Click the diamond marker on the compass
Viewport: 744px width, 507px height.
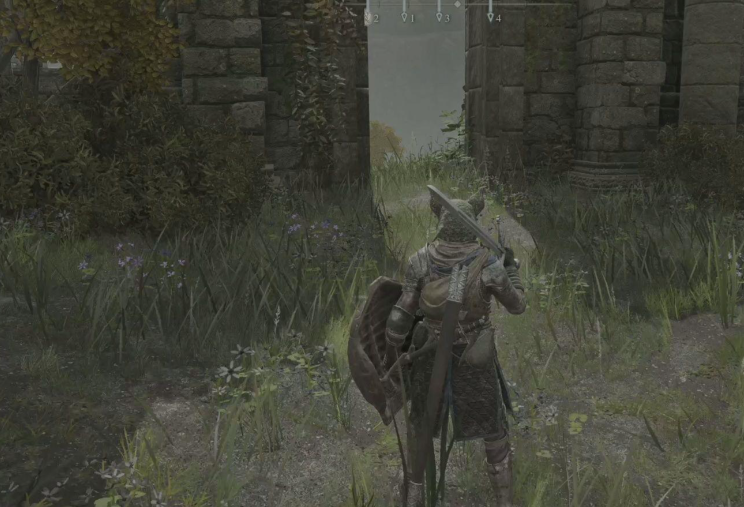(458, 4)
